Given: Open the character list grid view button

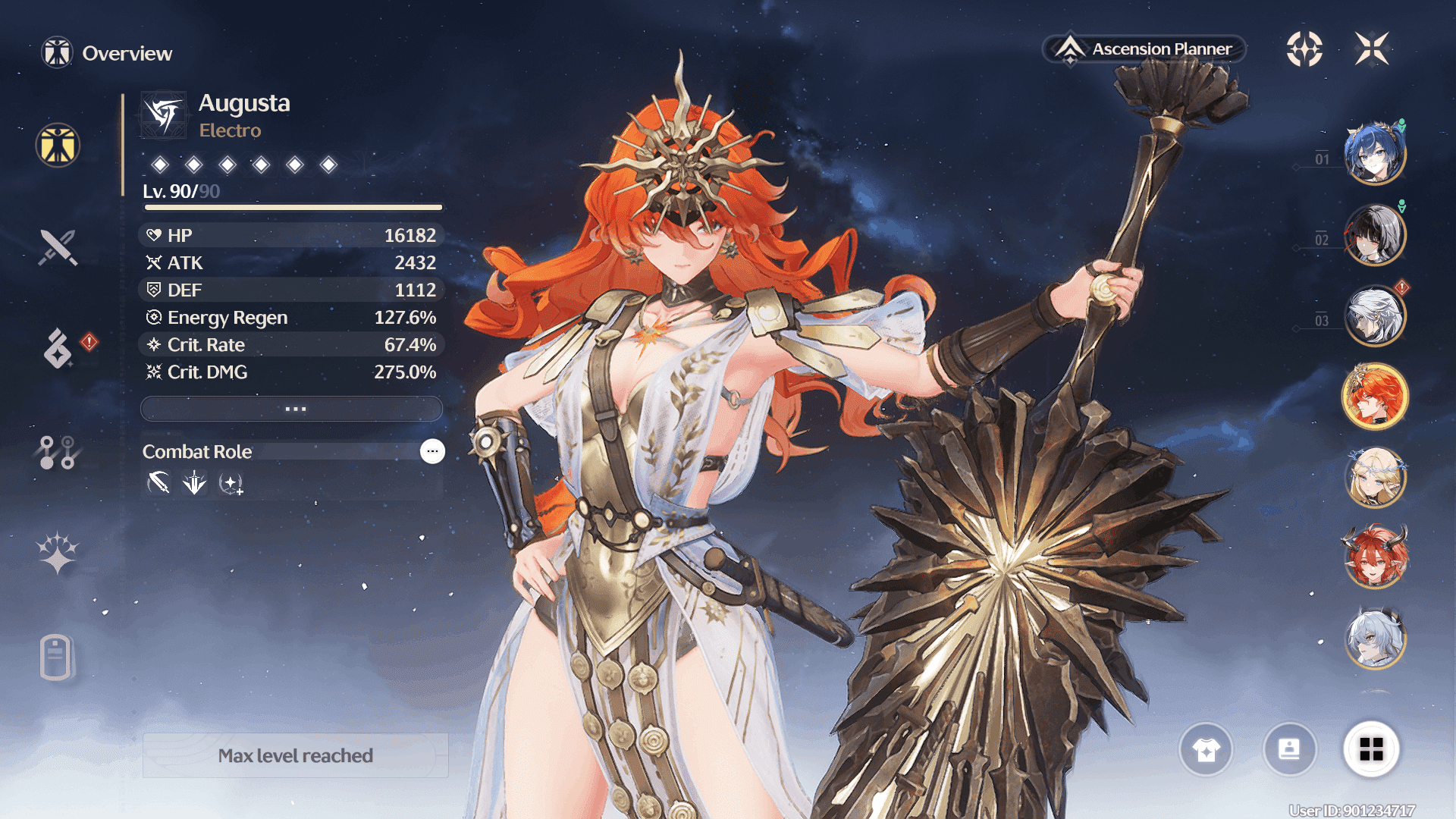Looking at the screenshot, I should 1371,750.
